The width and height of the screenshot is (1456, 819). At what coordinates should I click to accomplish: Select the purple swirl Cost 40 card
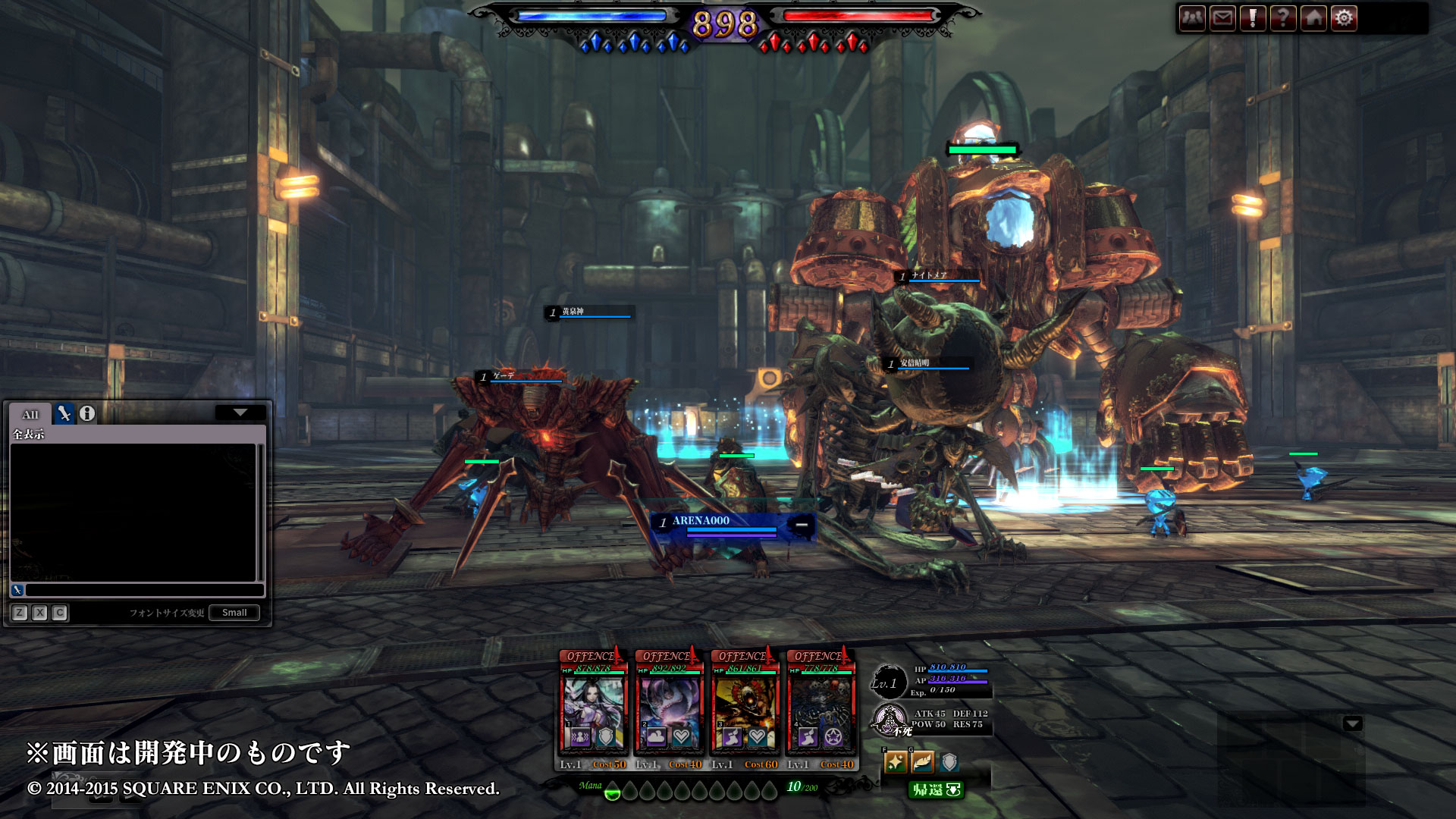[669, 711]
